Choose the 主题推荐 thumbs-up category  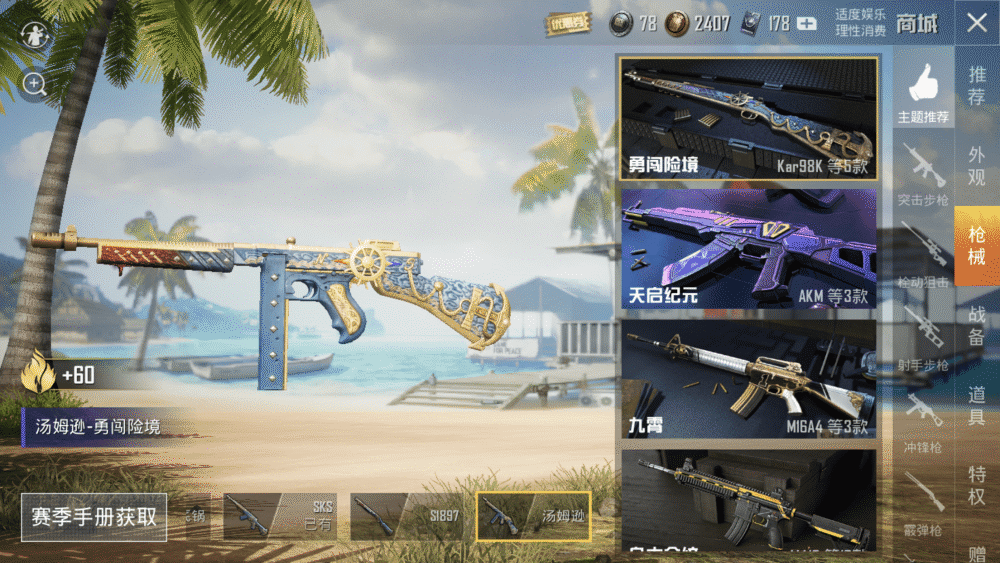923,93
